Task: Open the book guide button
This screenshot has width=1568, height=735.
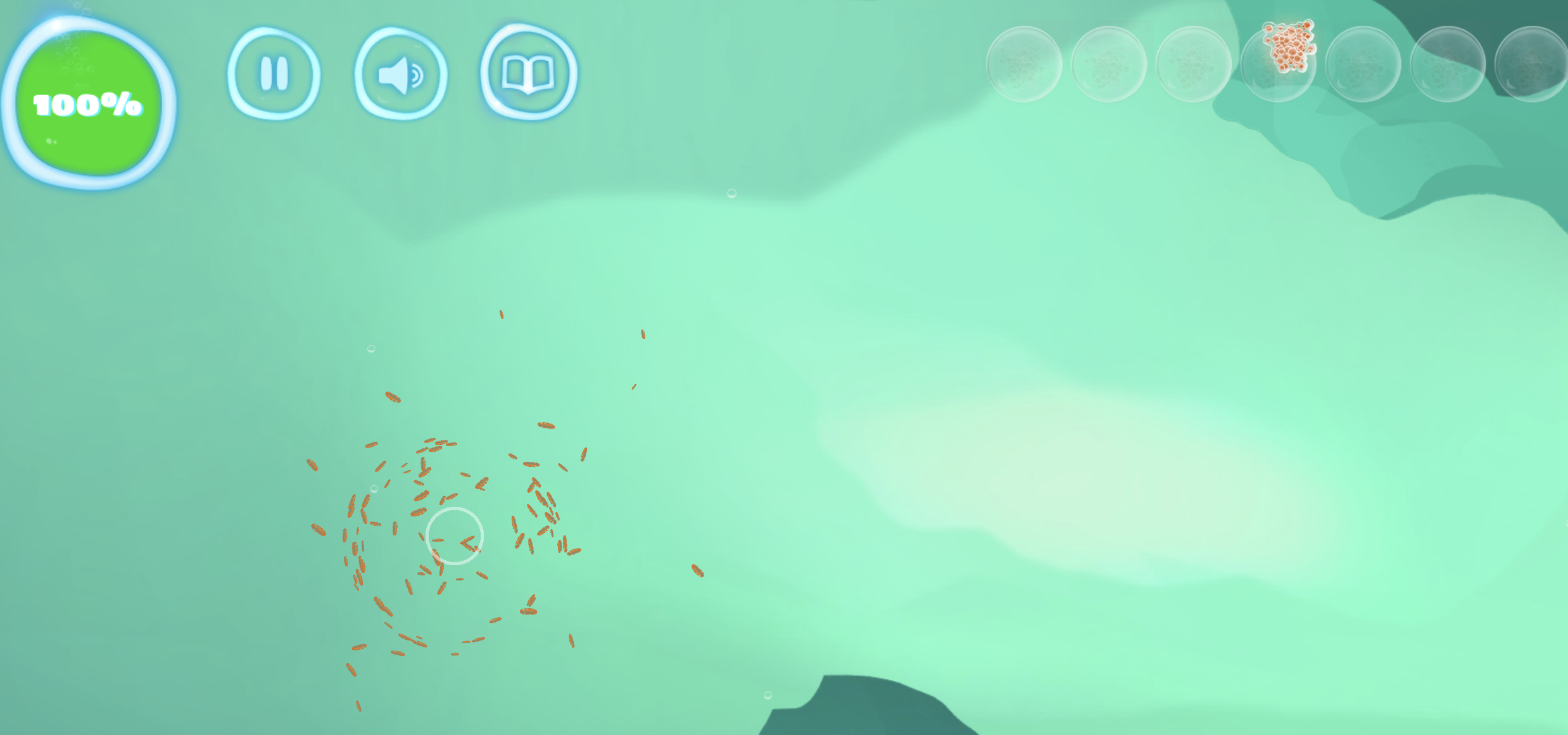Action: 528,73
